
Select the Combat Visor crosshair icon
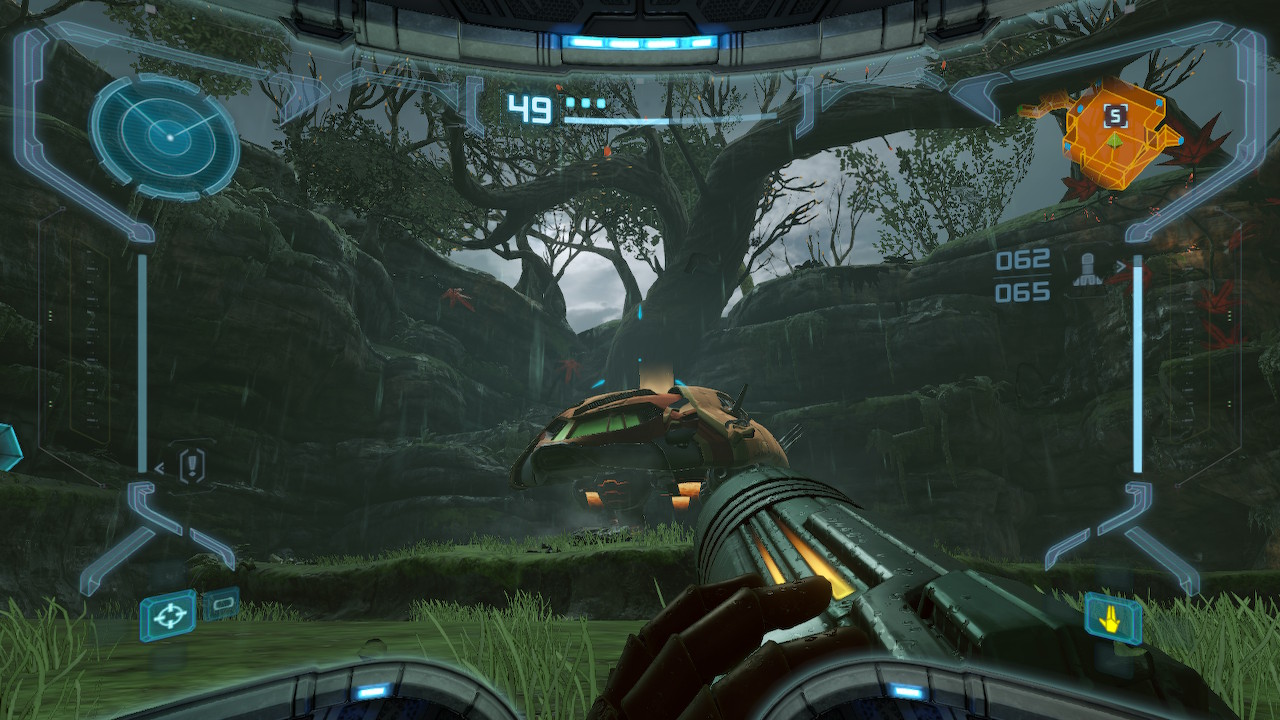point(168,614)
